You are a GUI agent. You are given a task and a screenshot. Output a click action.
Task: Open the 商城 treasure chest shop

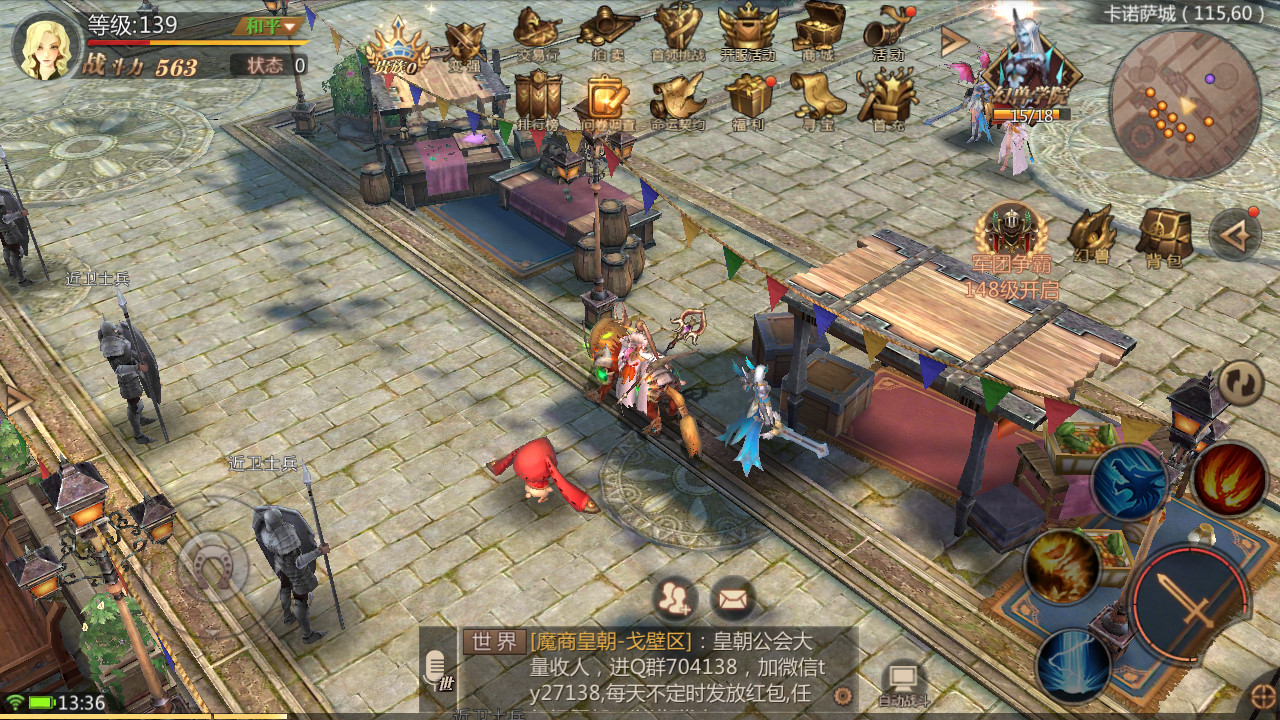pos(818,33)
